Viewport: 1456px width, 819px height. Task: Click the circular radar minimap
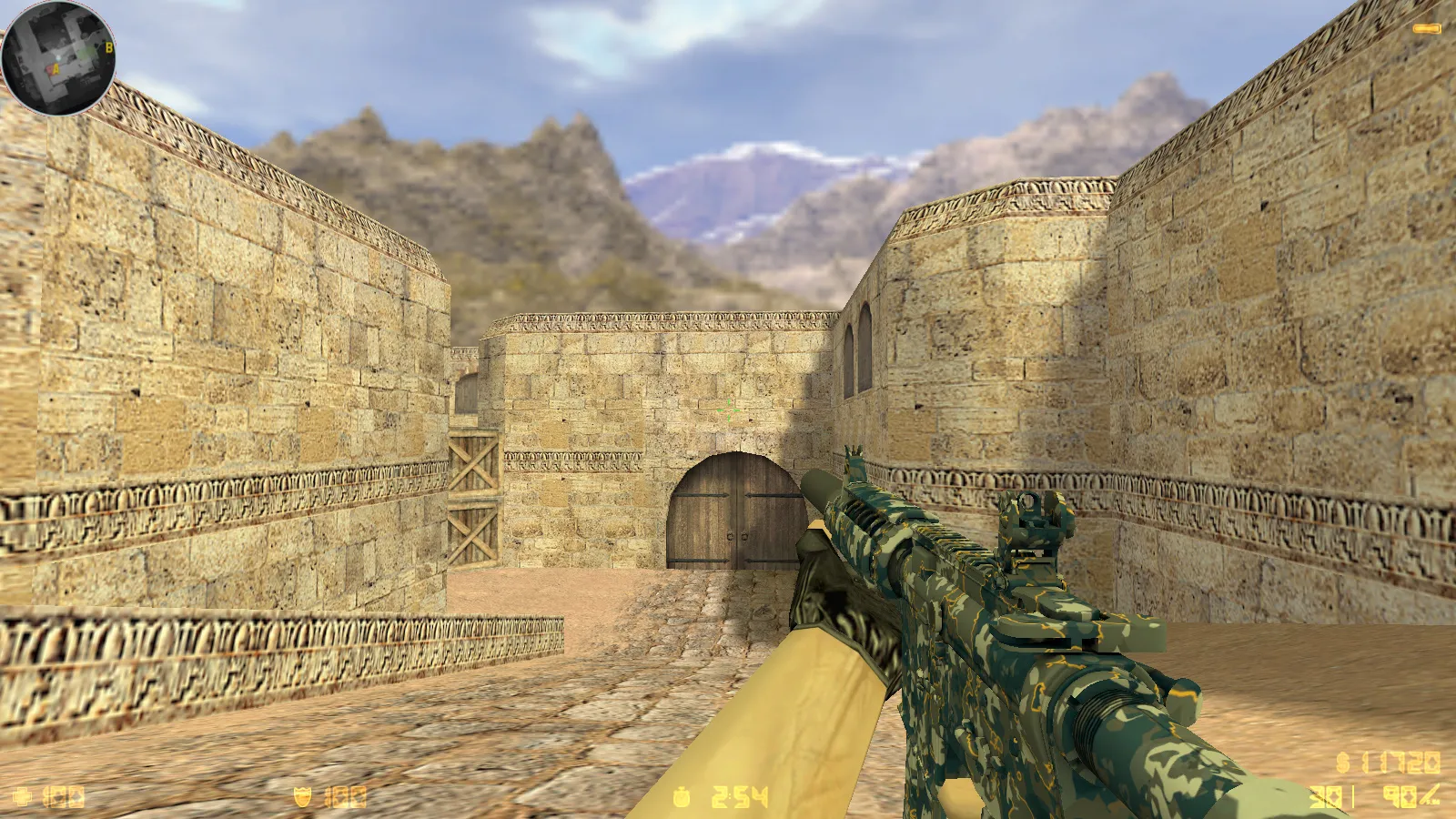tap(58, 58)
